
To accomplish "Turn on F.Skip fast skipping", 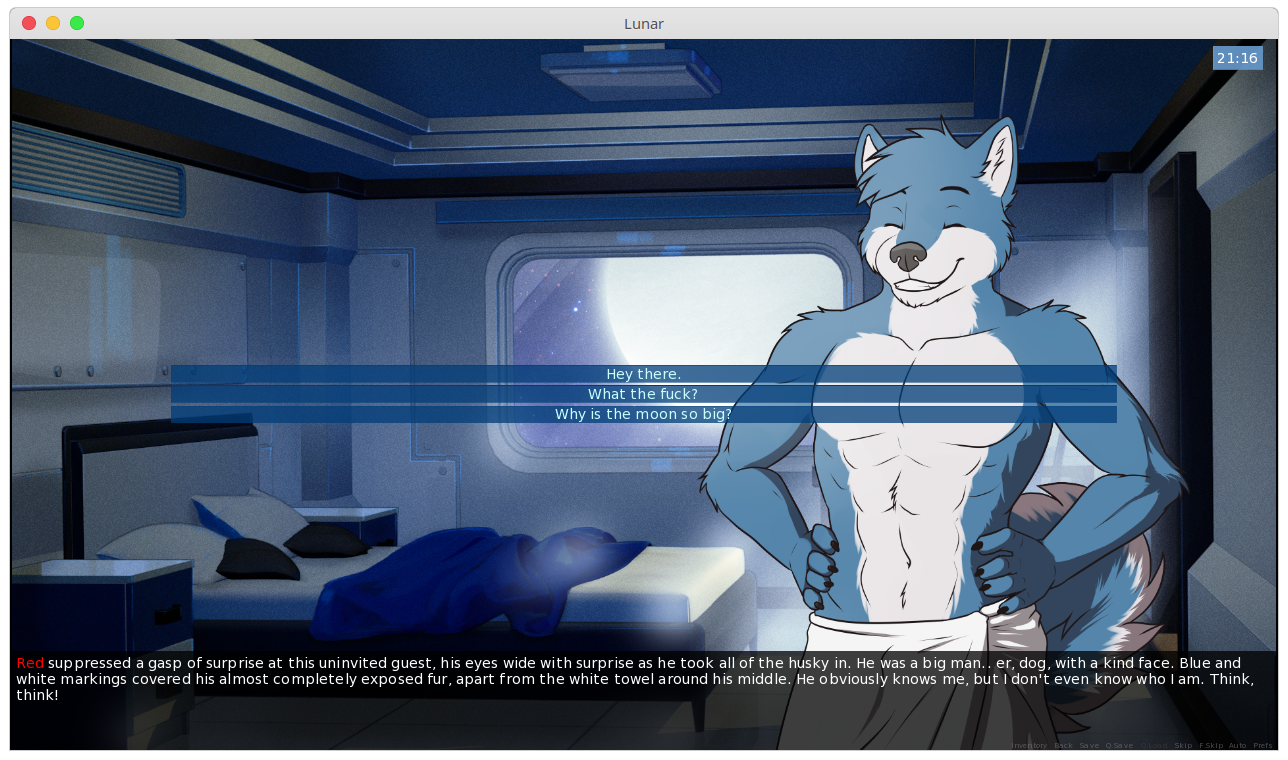I will coord(1211,746).
